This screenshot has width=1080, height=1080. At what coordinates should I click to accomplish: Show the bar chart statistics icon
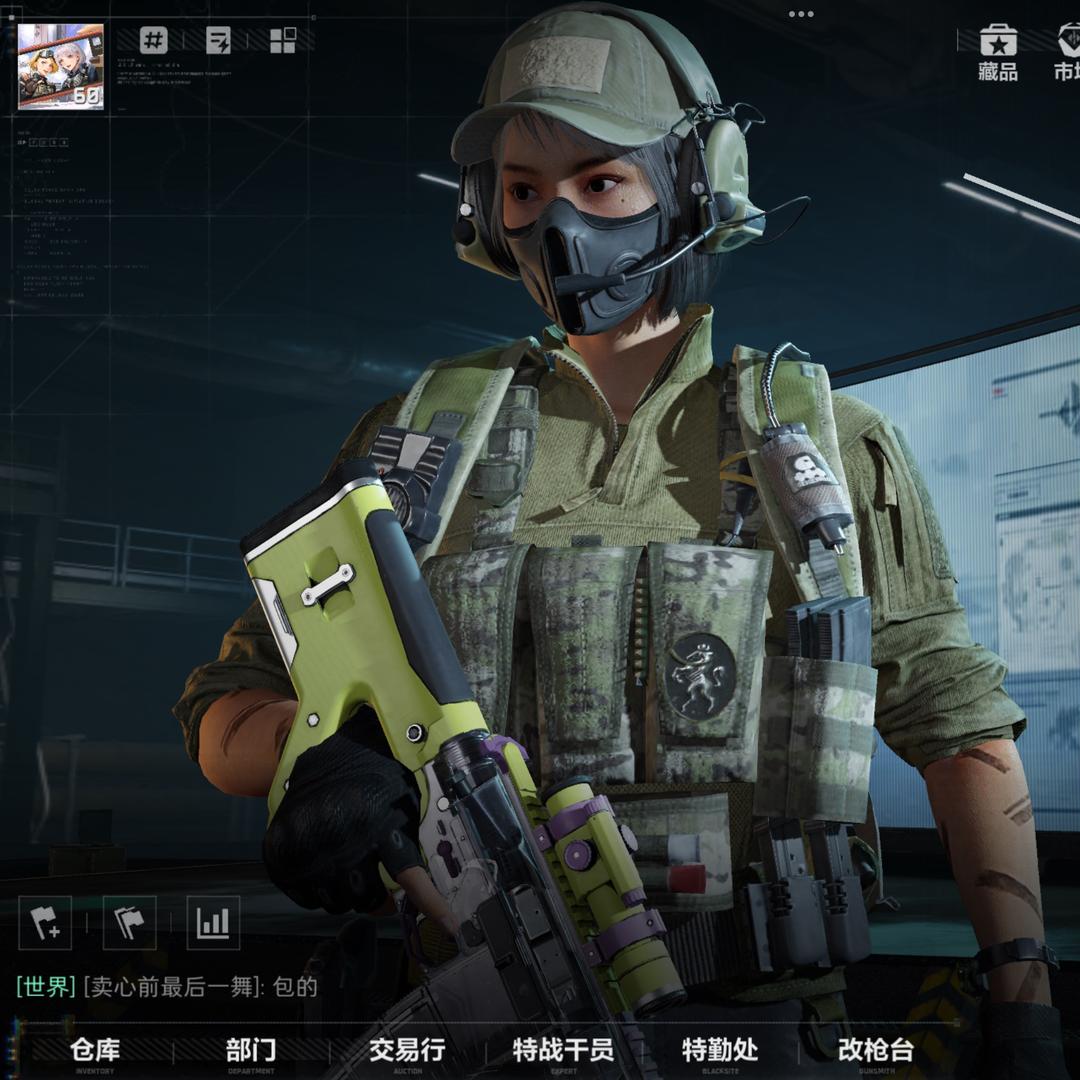pyautogui.click(x=213, y=922)
